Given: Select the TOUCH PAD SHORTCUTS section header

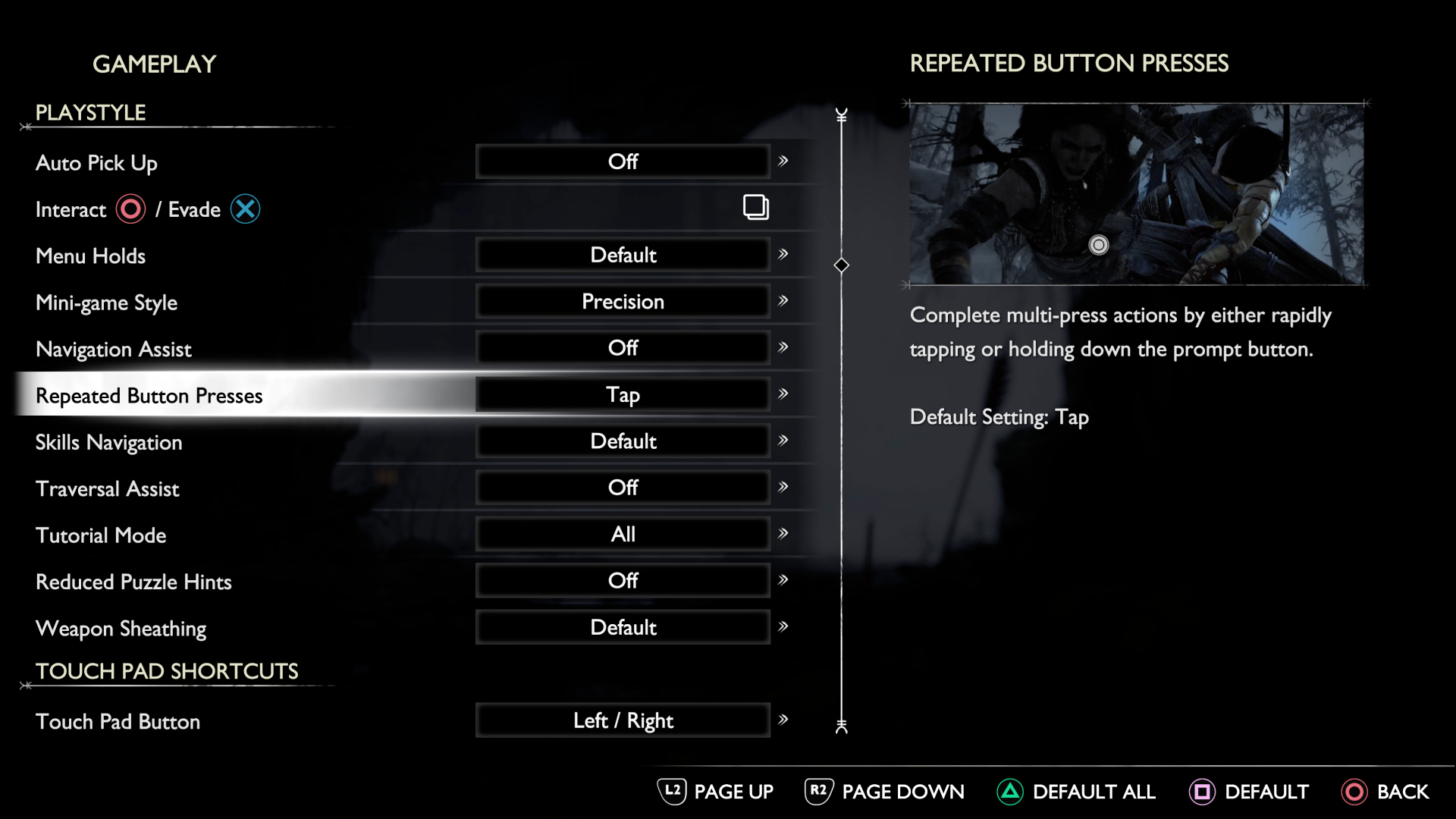Looking at the screenshot, I should 166,670.
